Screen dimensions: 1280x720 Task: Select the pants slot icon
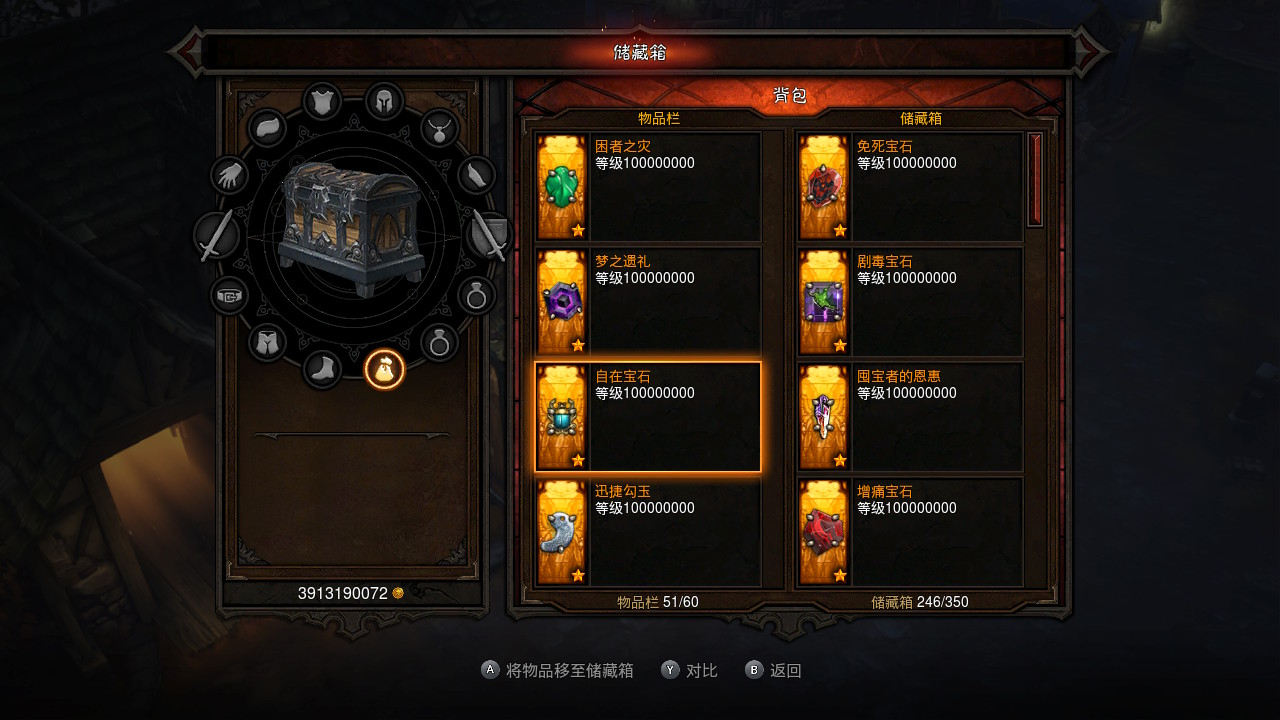[x=268, y=340]
